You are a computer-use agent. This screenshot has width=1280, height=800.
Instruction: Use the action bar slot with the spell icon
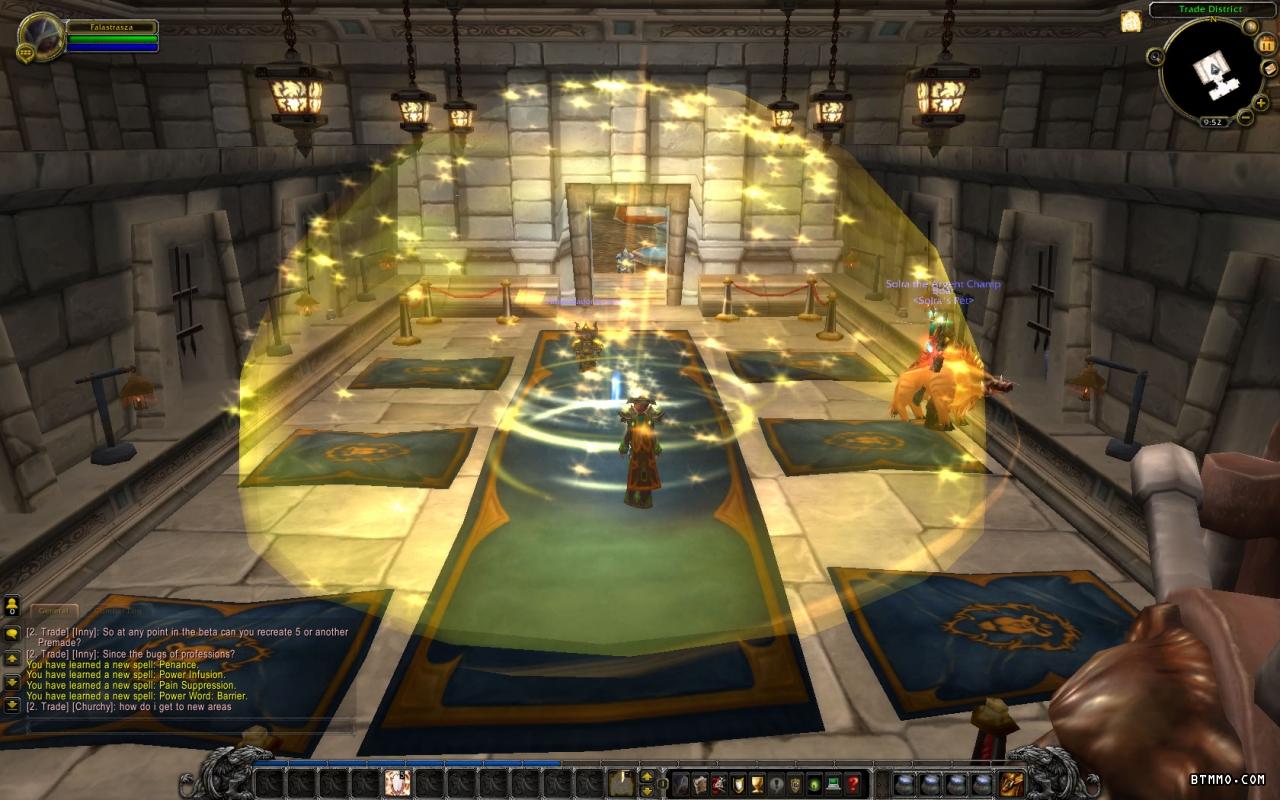pos(396,781)
